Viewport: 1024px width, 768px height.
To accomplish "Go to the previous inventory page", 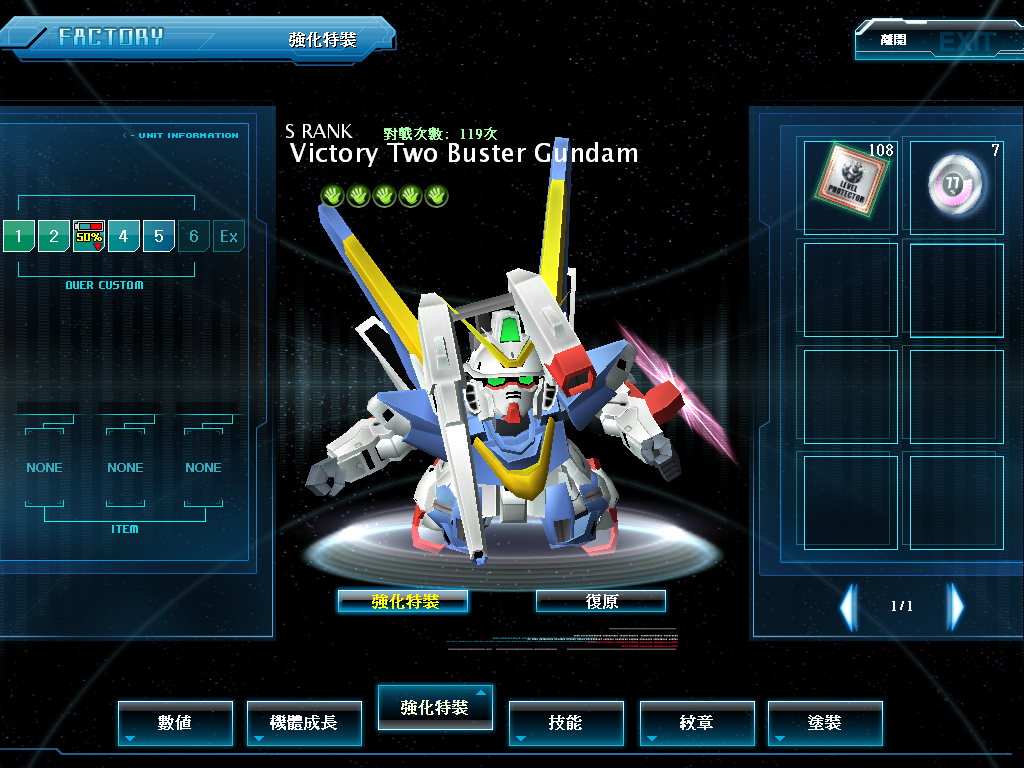I will [x=848, y=606].
